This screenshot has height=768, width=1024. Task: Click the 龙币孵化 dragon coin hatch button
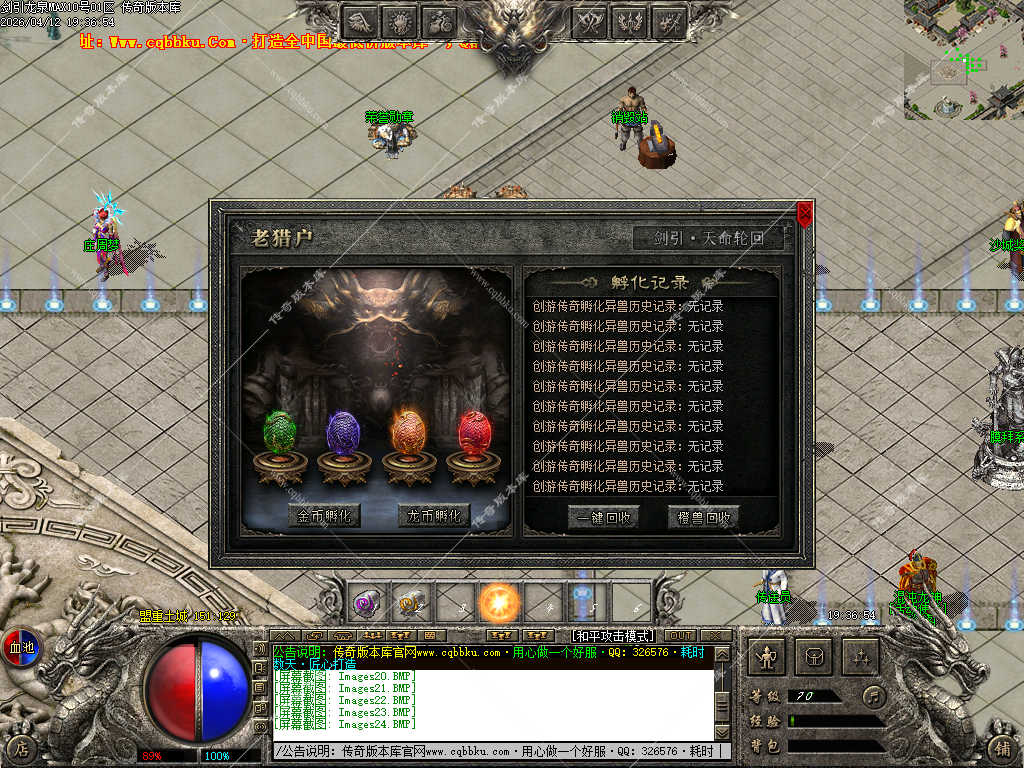(434, 516)
